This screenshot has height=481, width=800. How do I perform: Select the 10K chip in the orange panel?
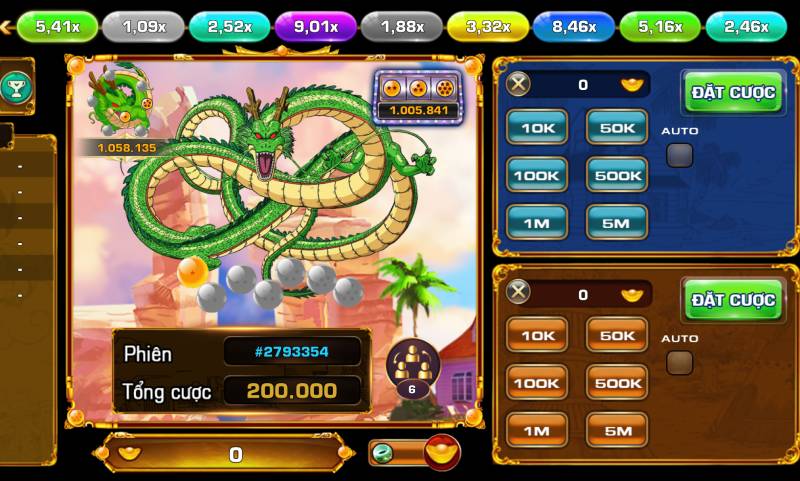click(x=537, y=335)
